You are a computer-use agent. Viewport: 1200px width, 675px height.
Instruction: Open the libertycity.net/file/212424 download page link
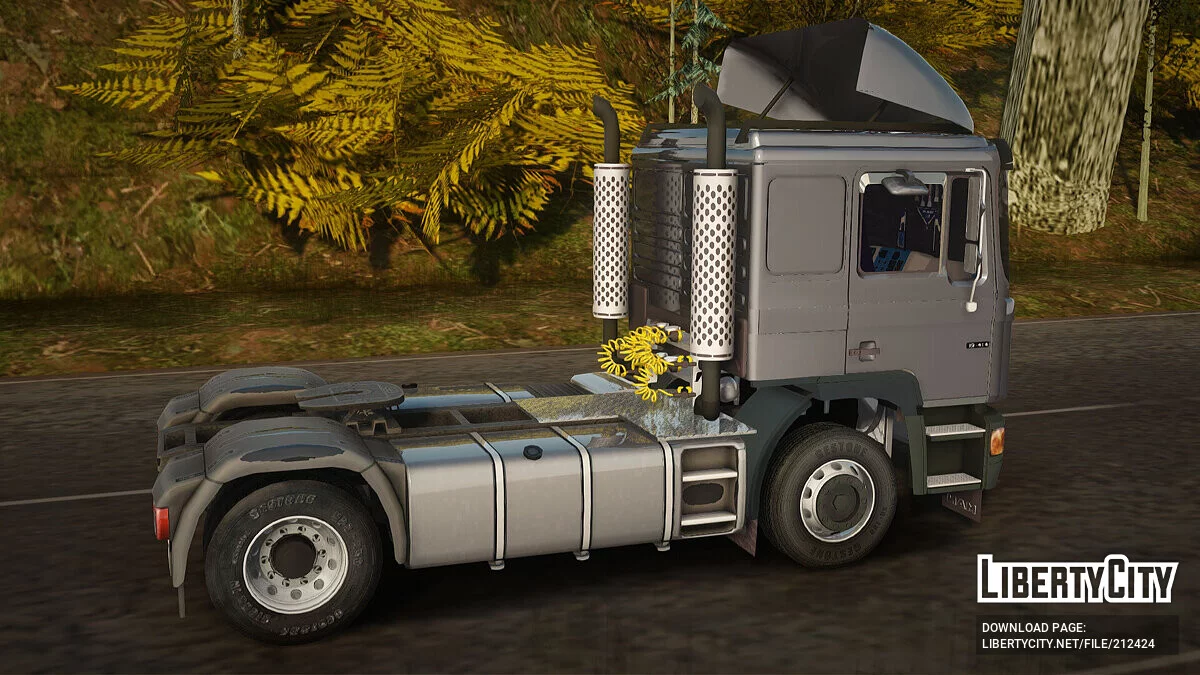click(x=1068, y=643)
